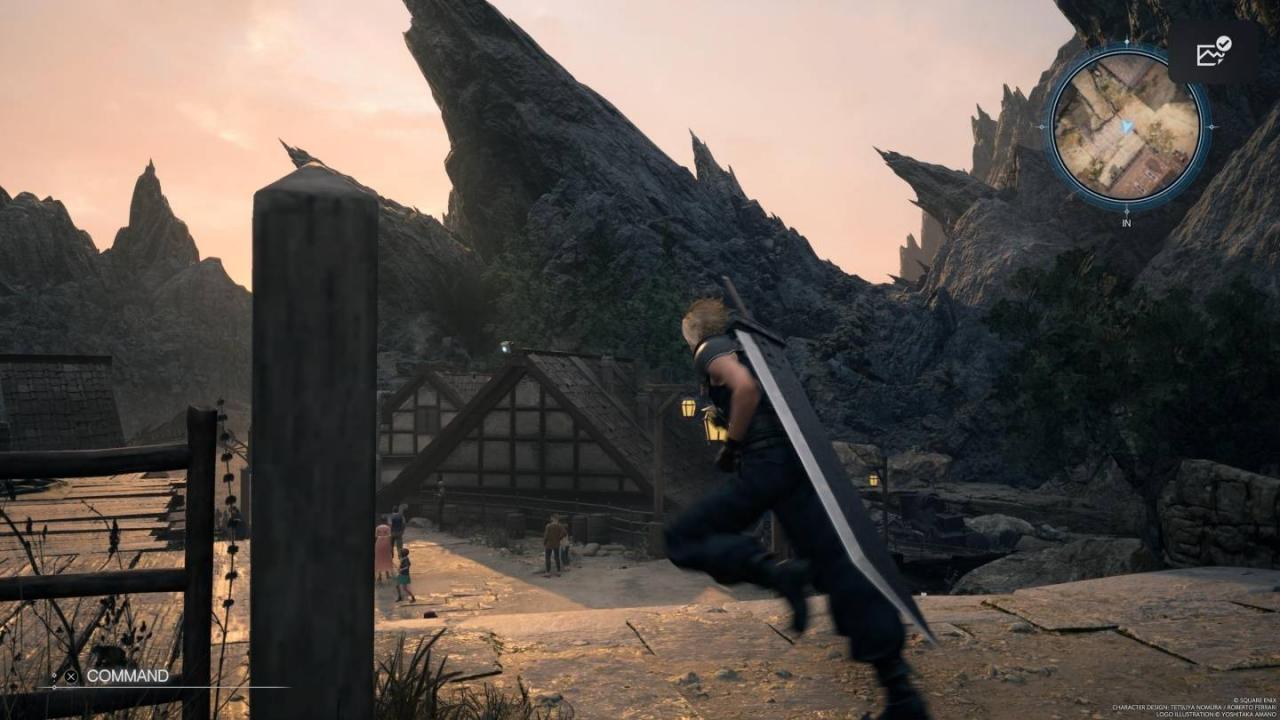Click the chart icon with checkmark
The width and height of the screenshot is (1280, 720).
tap(1213, 51)
